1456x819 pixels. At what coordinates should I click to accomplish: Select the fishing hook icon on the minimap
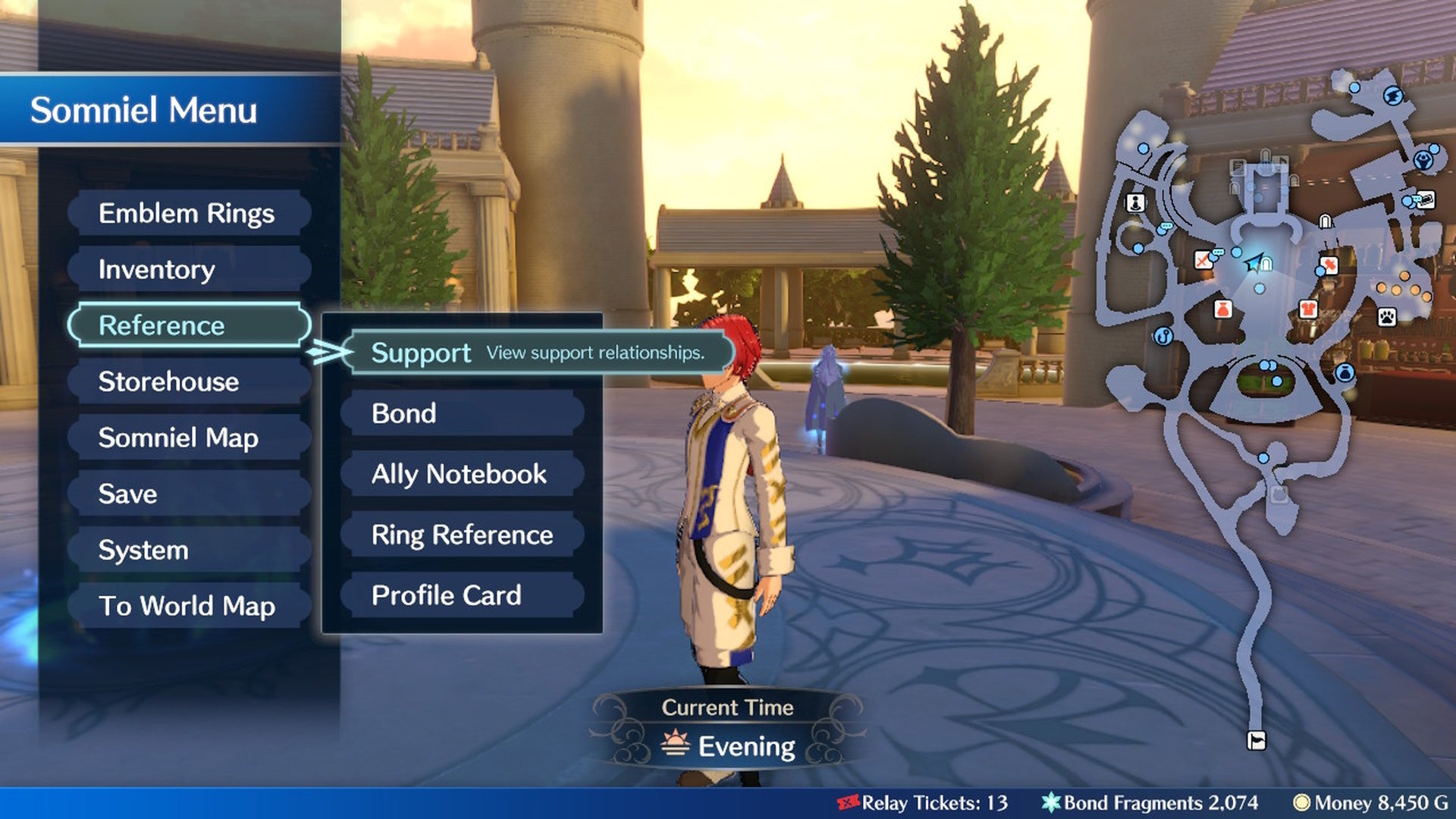[1162, 337]
